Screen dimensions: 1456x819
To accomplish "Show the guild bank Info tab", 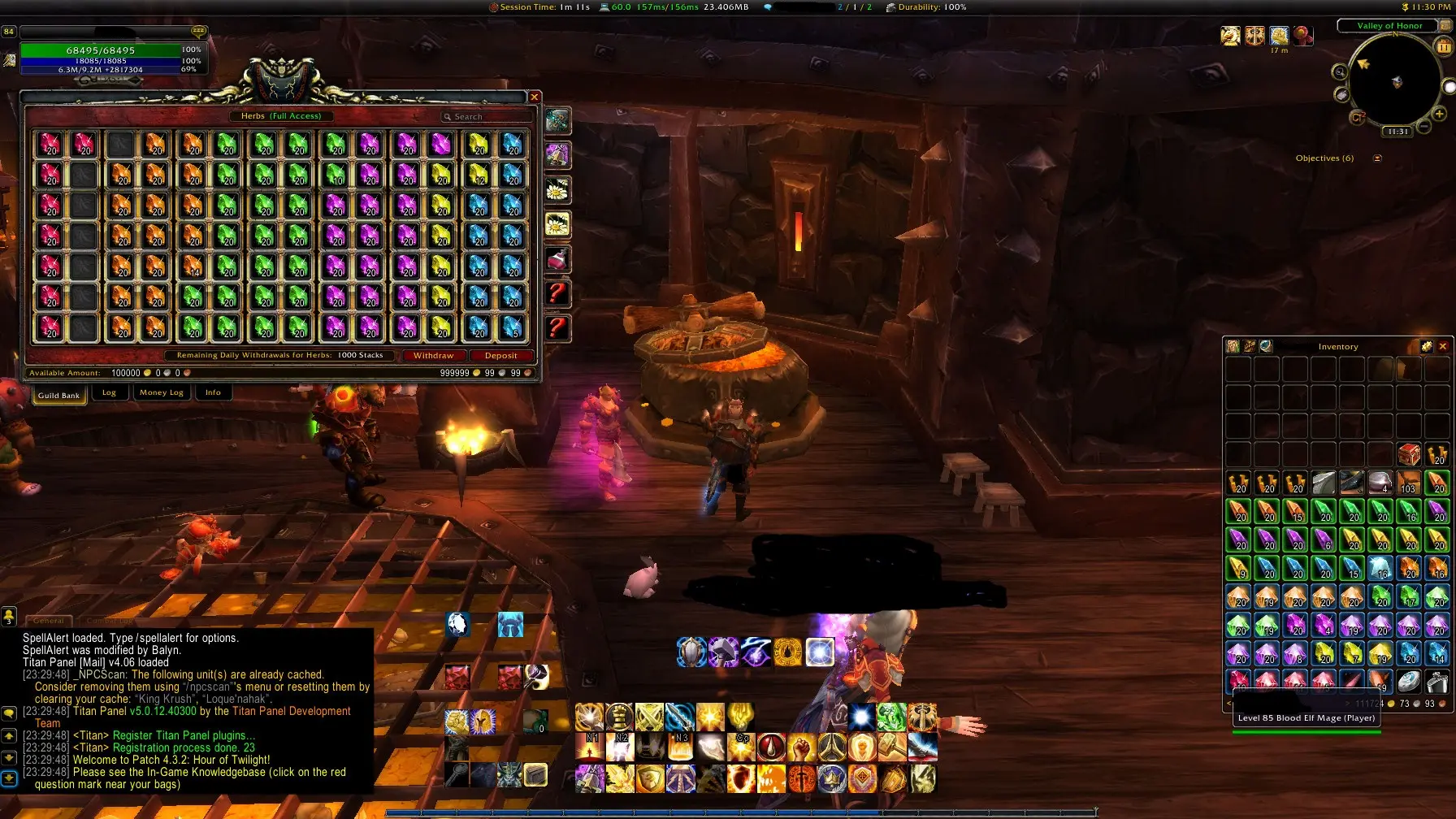I will pyautogui.click(x=213, y=392).
